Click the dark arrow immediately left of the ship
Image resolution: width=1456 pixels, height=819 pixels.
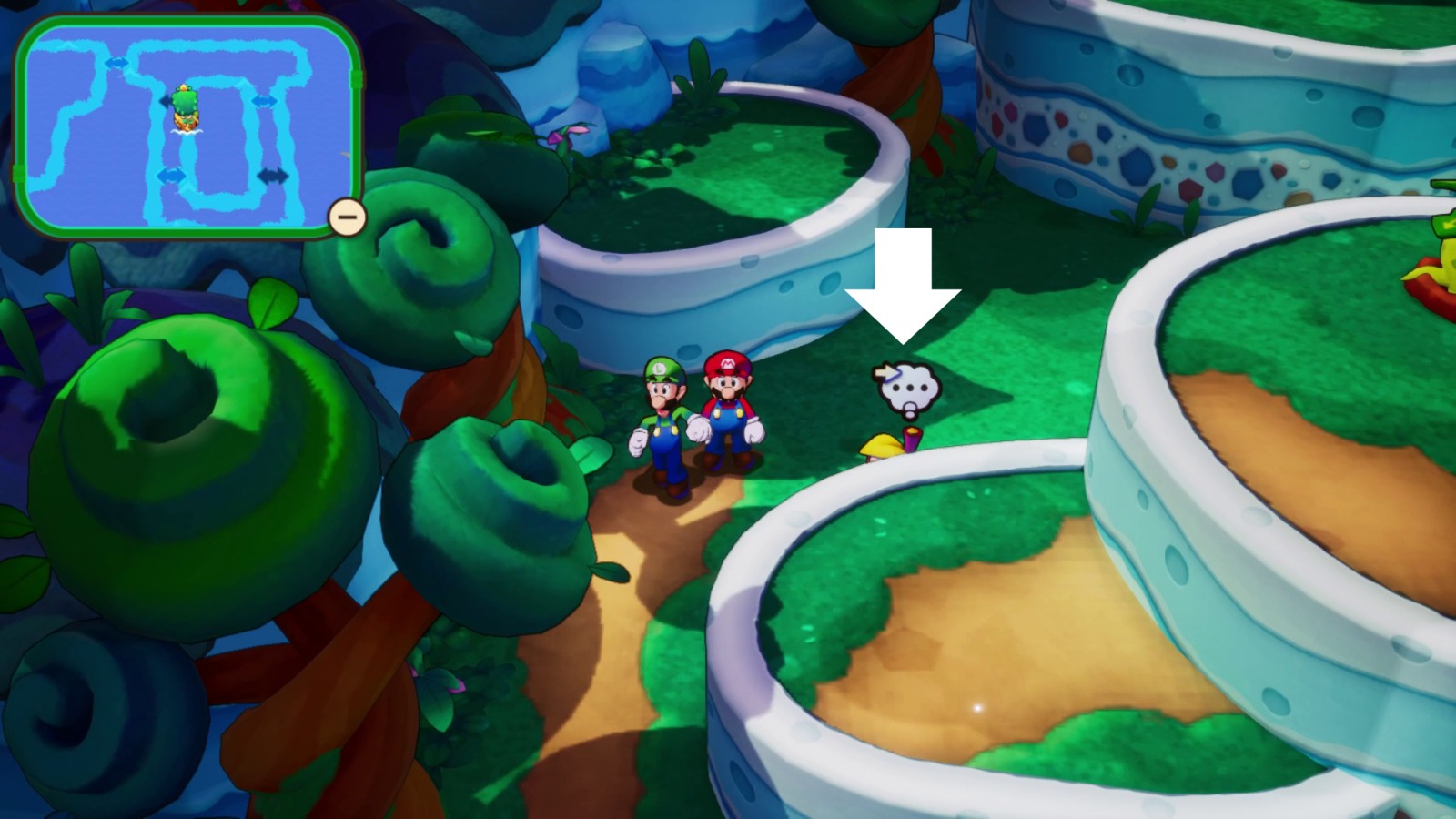coord(166,101)
